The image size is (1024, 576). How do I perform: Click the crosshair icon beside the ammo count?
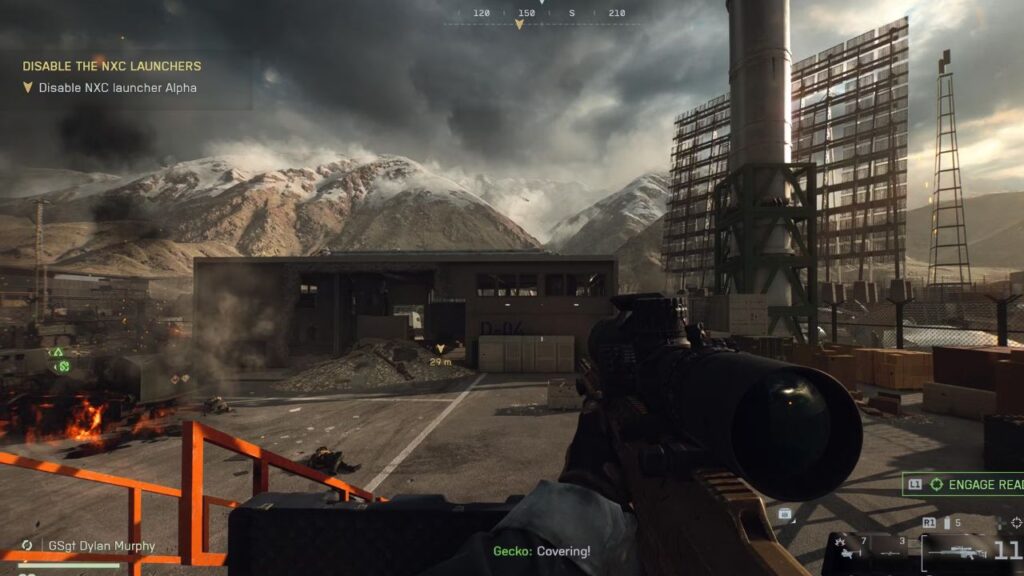(x=1016, y=522)
